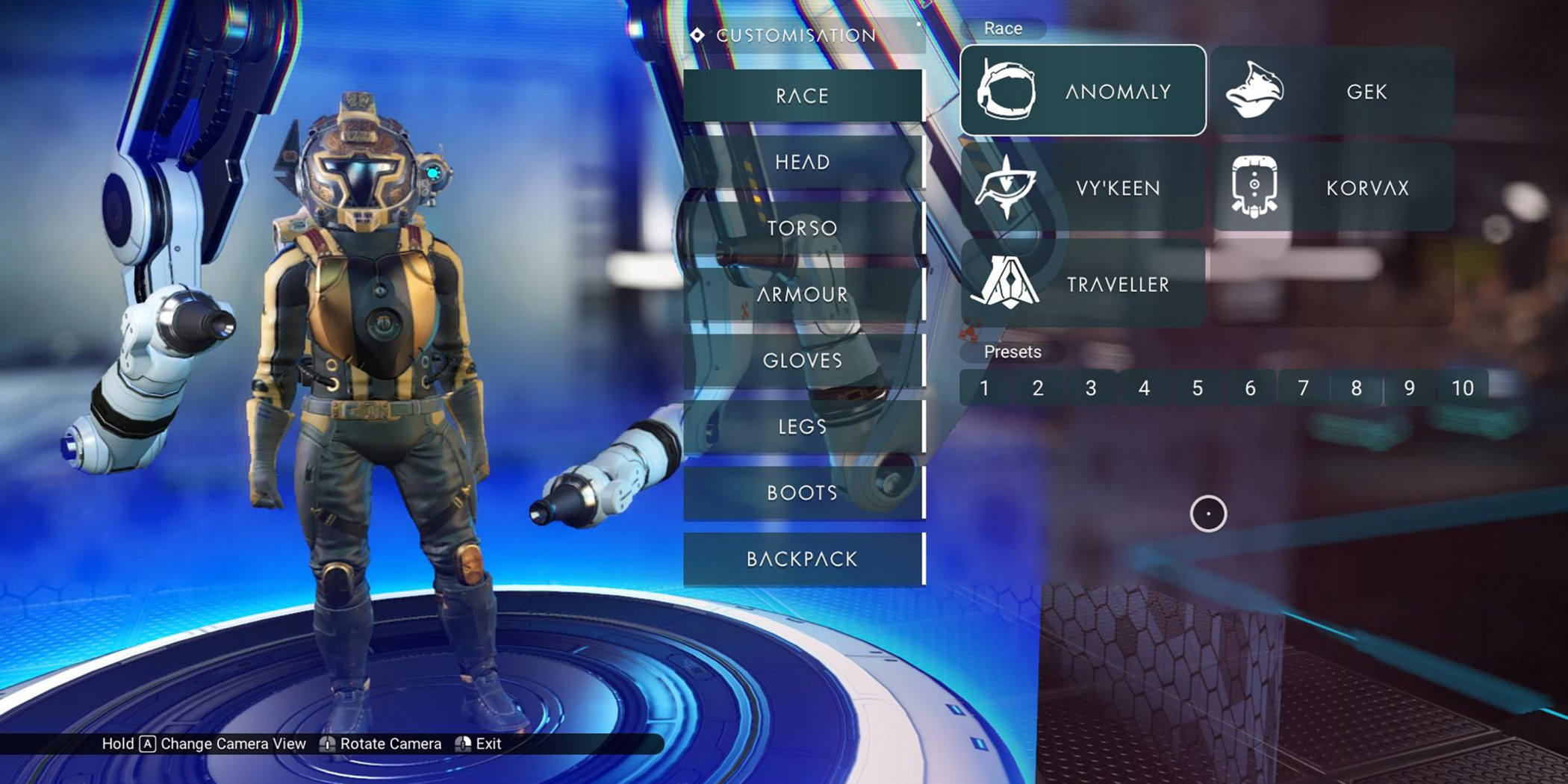Choose the Gek race

(x=1332, y=91)
